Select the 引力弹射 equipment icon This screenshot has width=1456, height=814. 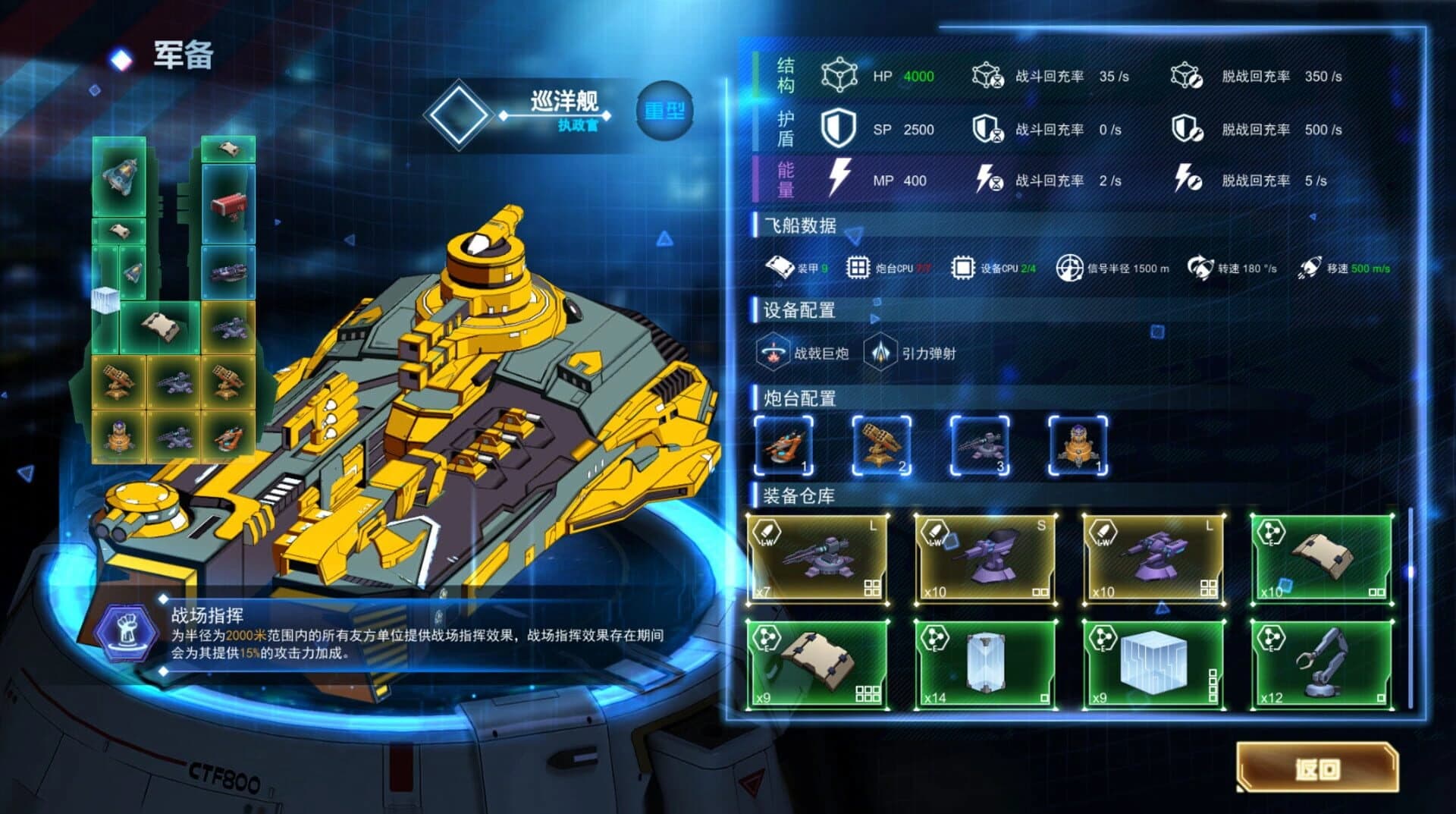point(880,353)
